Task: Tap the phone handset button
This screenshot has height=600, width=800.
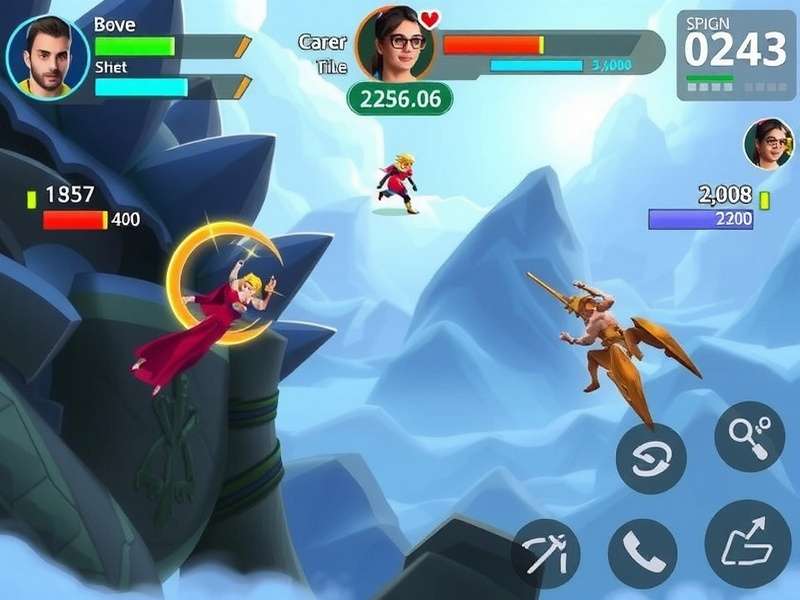Action: [x=642, y=553]
